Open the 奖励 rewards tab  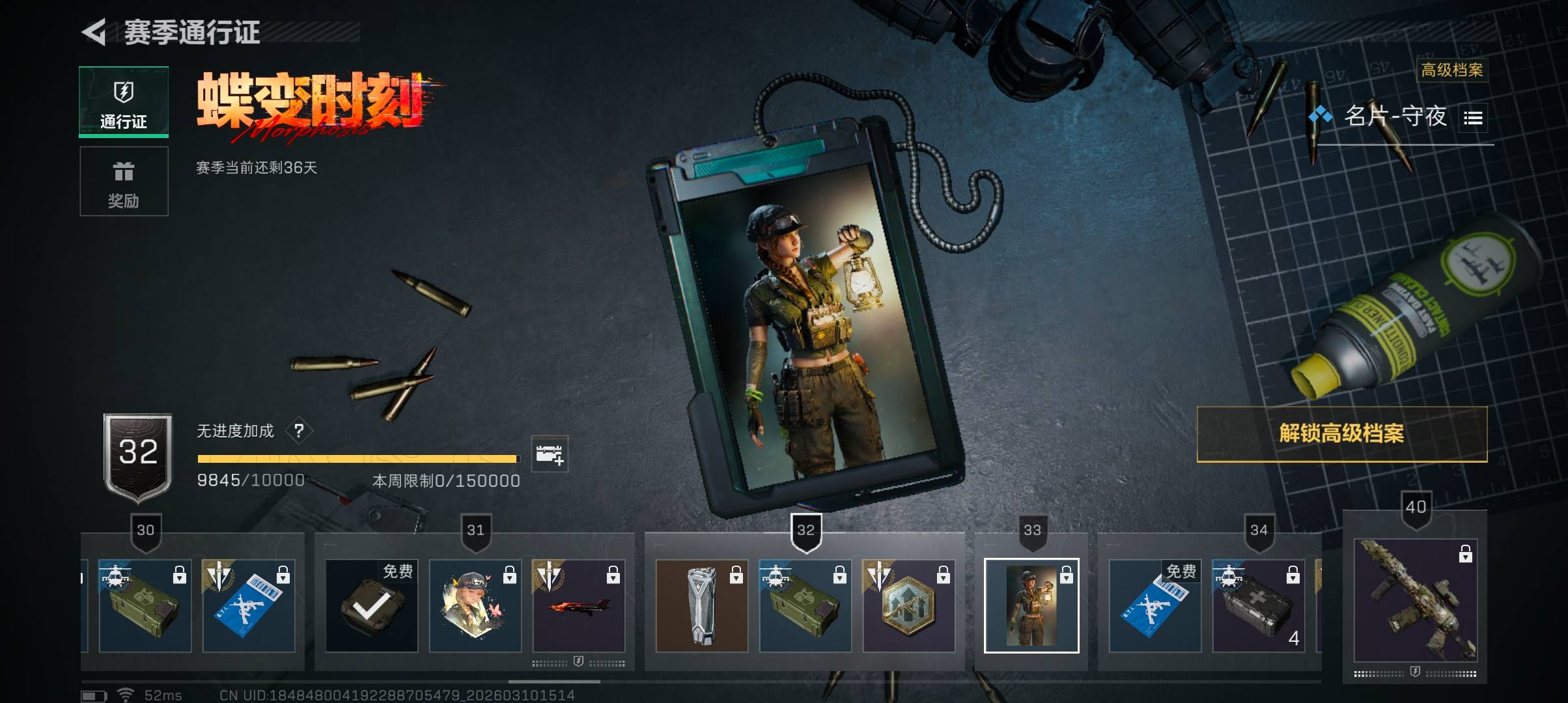tap(124, 182)
